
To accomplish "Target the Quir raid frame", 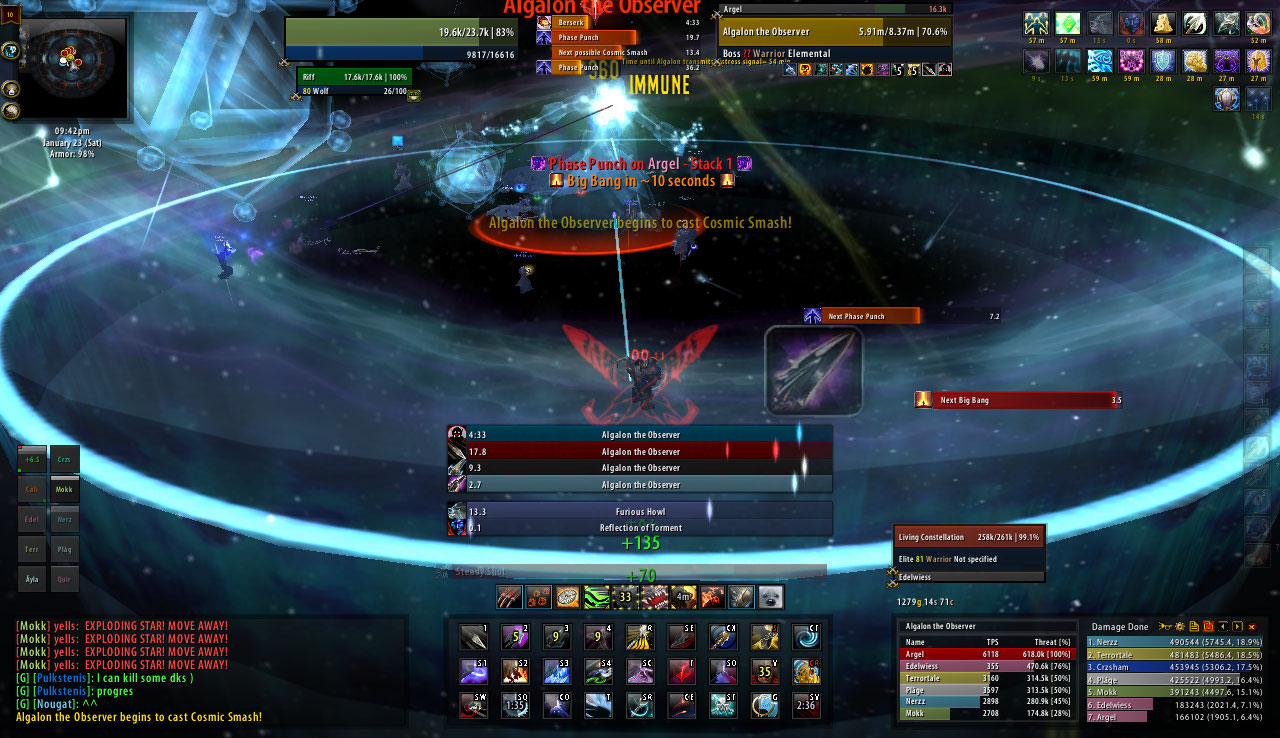I will [x=65, y=579].
